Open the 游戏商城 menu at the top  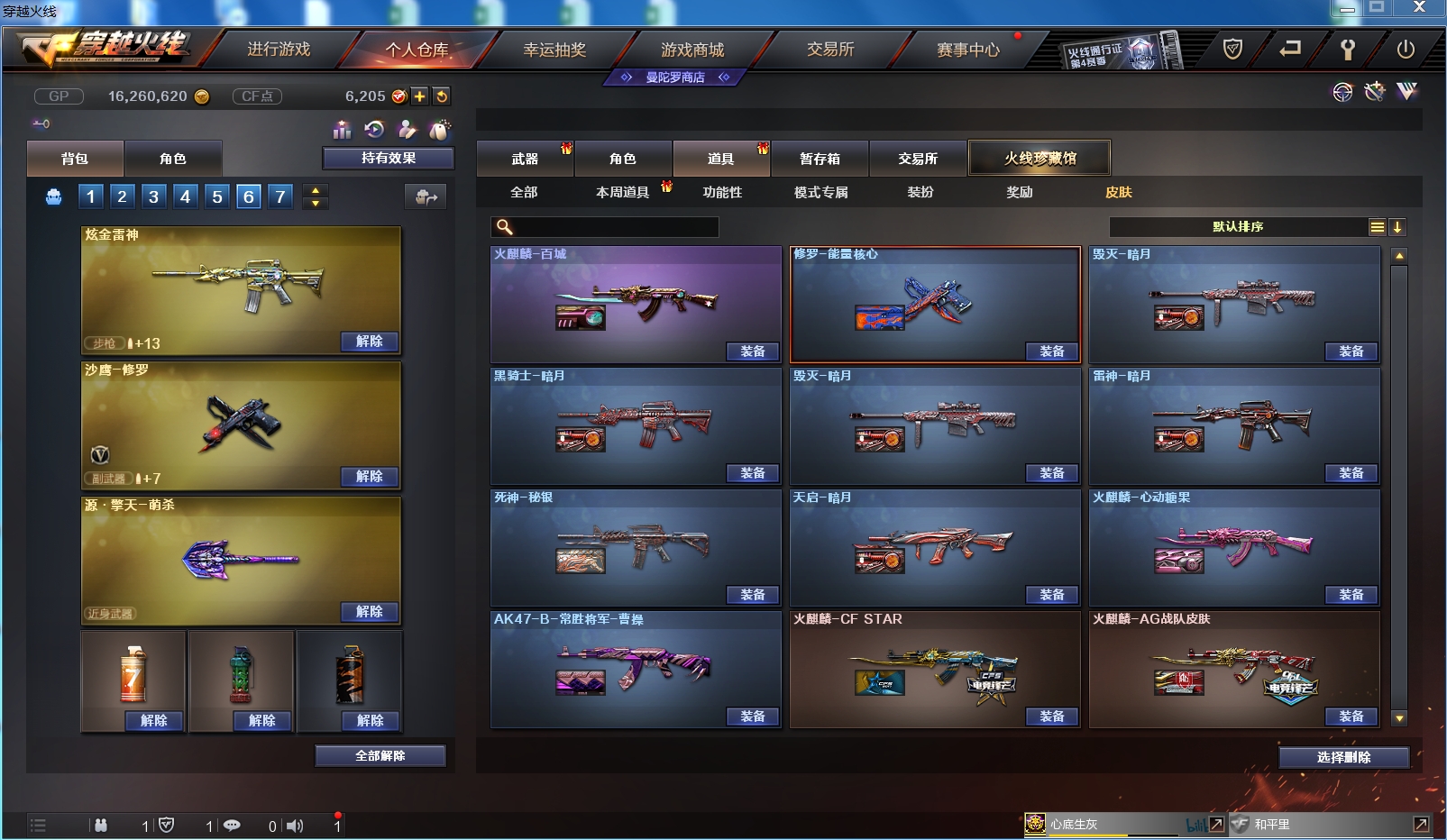691,50
